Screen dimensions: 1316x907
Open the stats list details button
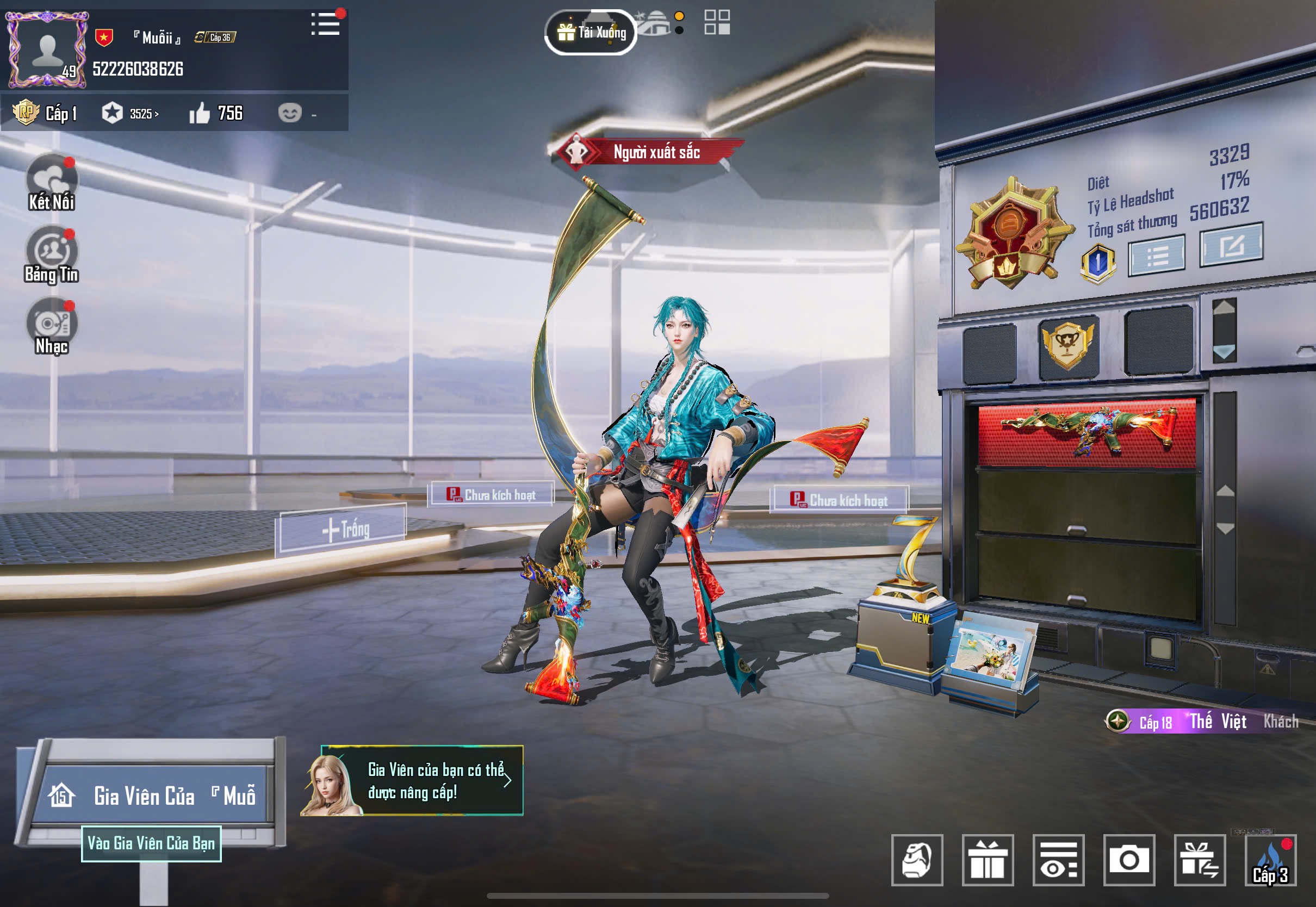click(x=1156, y=256)
